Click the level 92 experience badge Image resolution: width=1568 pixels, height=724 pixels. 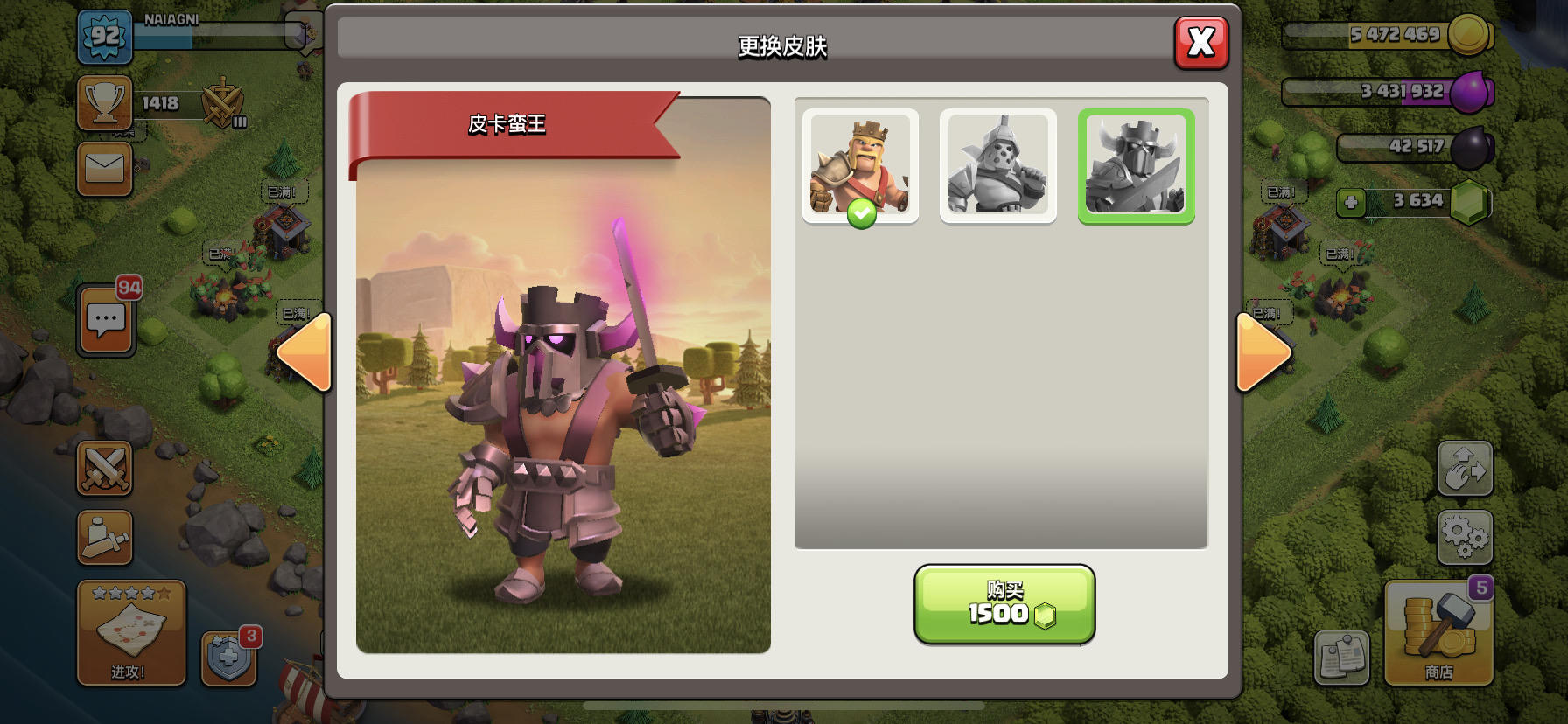(x=104, y=36)
